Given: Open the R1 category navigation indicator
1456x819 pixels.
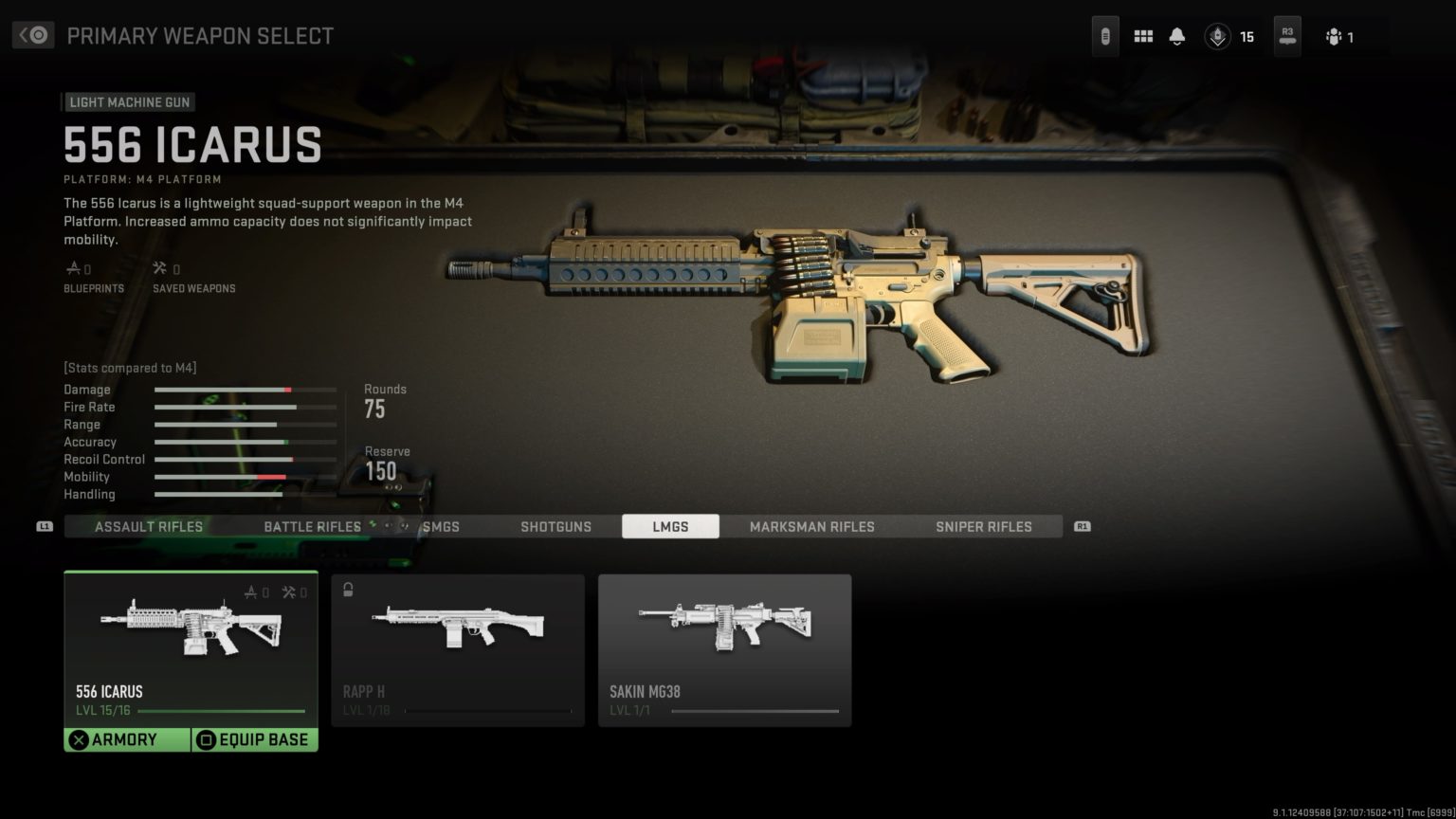Looking at the screenshot, I should coord(1082,526).
